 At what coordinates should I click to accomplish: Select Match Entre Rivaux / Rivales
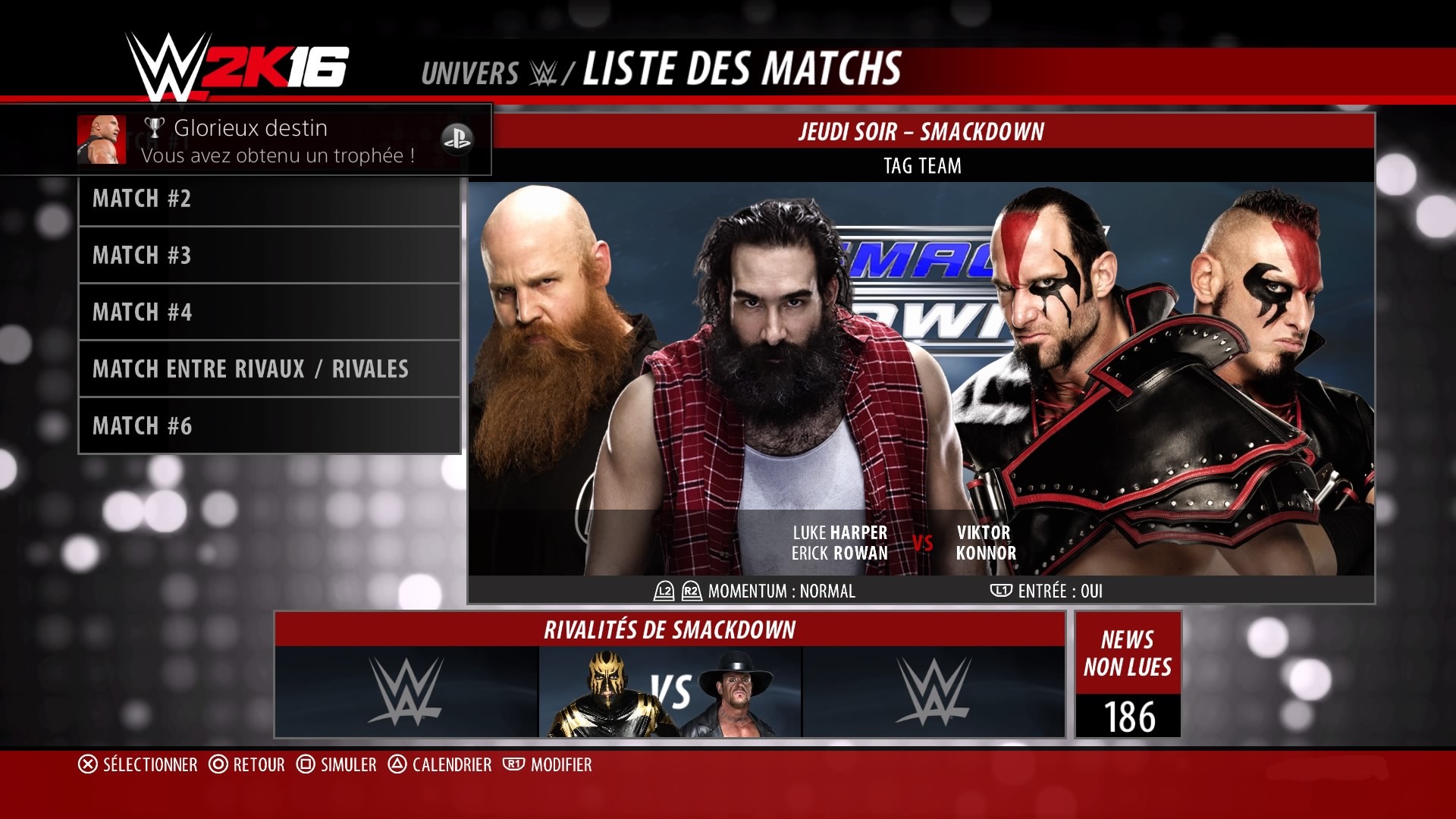tap(269, 369)
